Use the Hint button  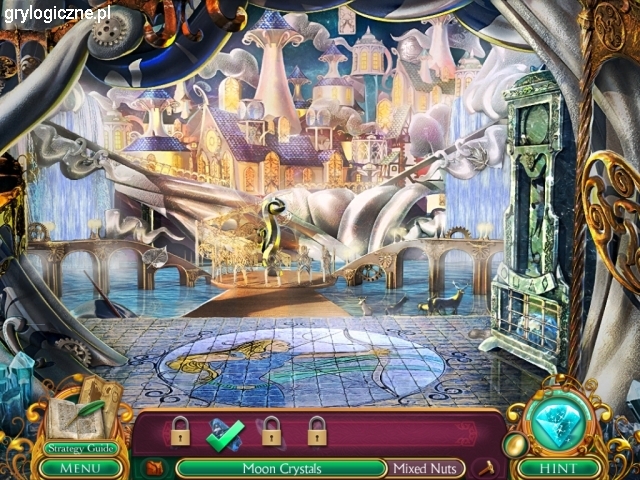click(559, 467)
